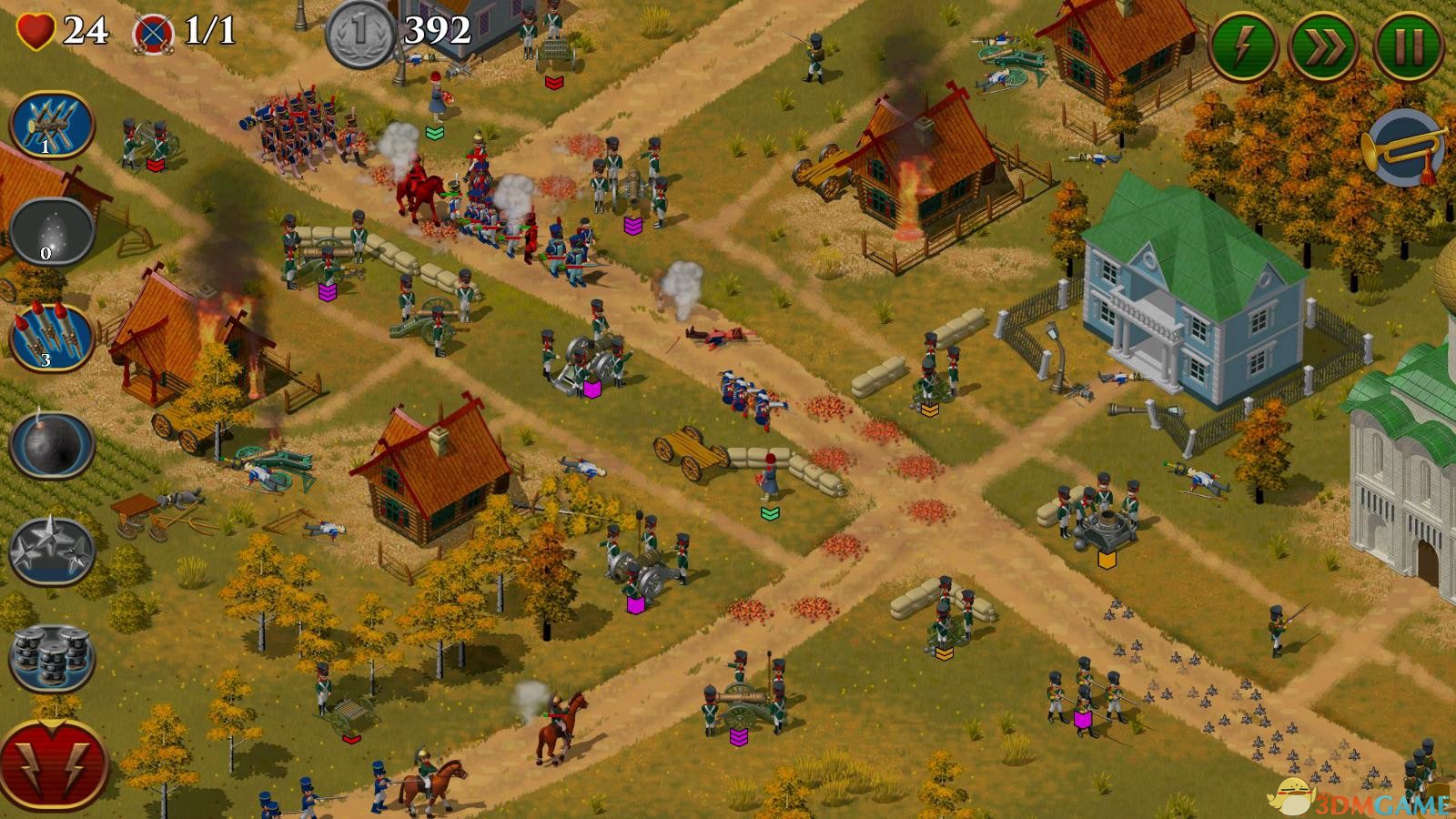Image resolution: width=1456 pixels, height=819 pixels.
Task: Select the smoke shell ability
Action: tap(52, 231)
